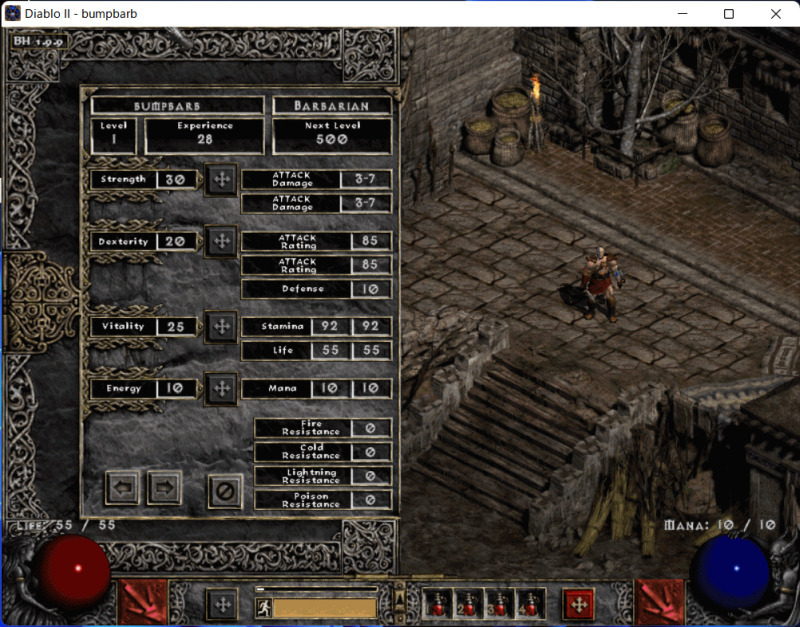Use the healing potion in belt slot 4

531,603
